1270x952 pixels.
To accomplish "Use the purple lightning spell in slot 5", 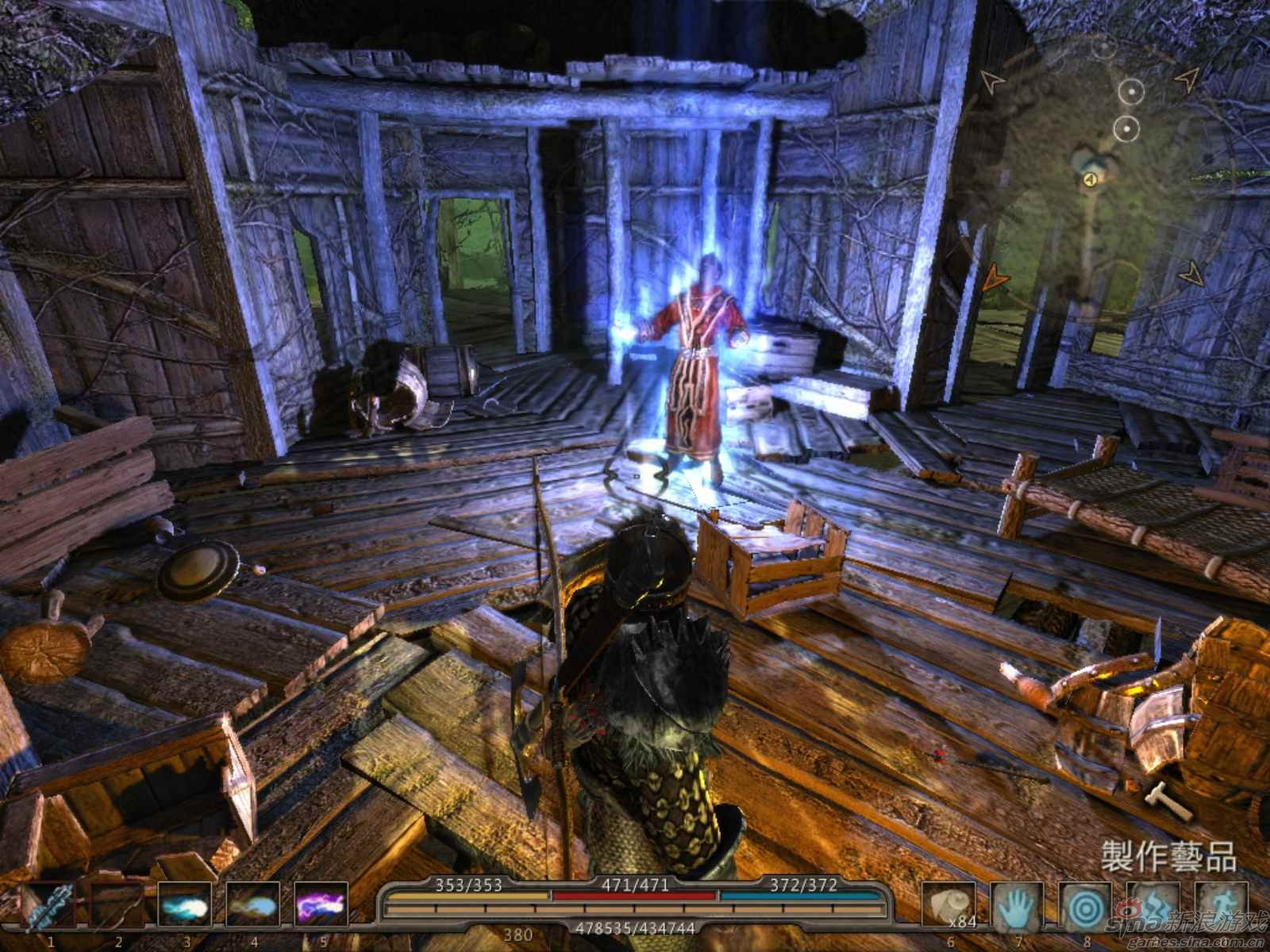I will point(320,904).
